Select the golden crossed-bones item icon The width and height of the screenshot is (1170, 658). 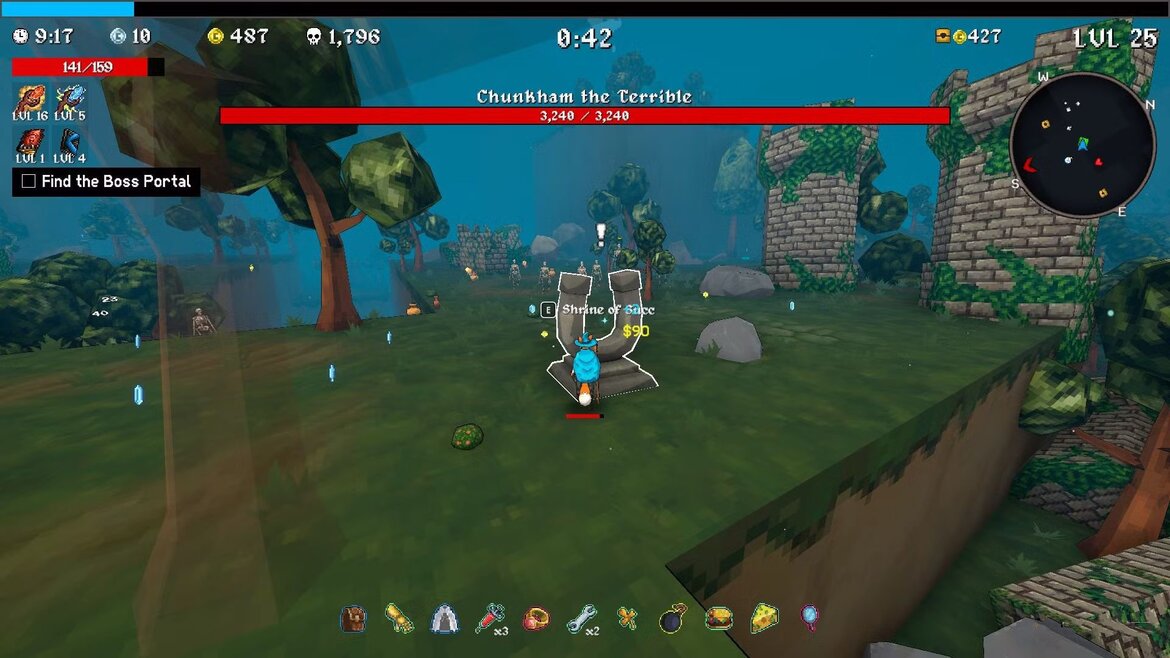tap(627, 619)
